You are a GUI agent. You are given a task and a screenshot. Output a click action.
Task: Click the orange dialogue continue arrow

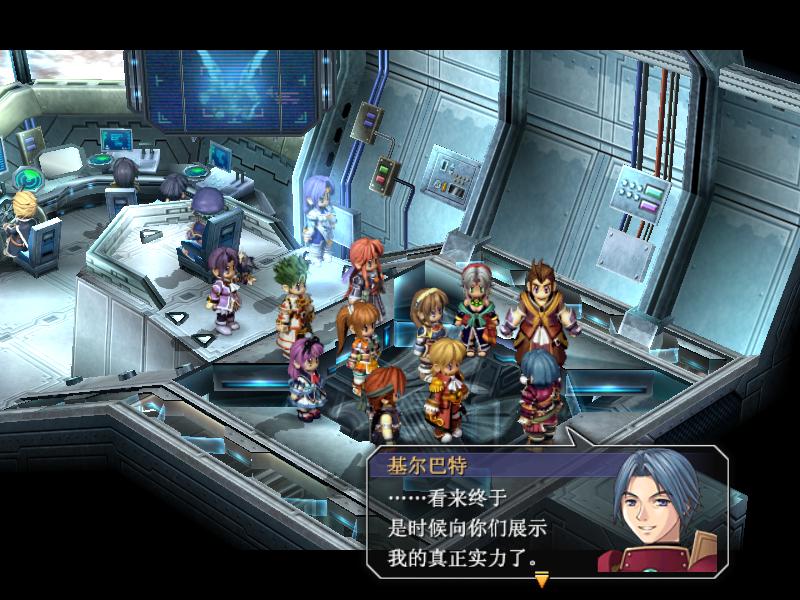542,579
